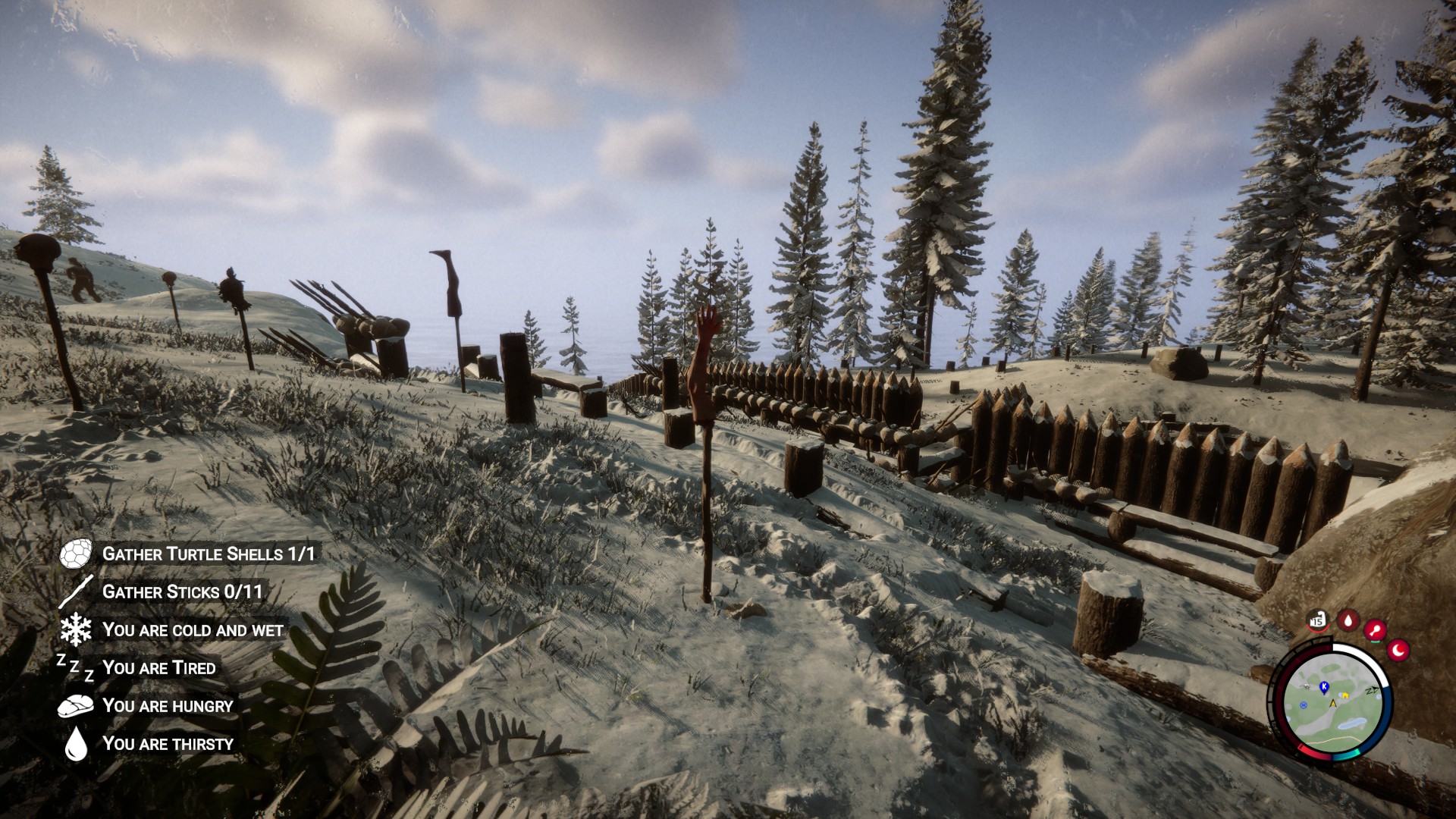Click the drumstick hunger status icon

tap(1376, 630)
